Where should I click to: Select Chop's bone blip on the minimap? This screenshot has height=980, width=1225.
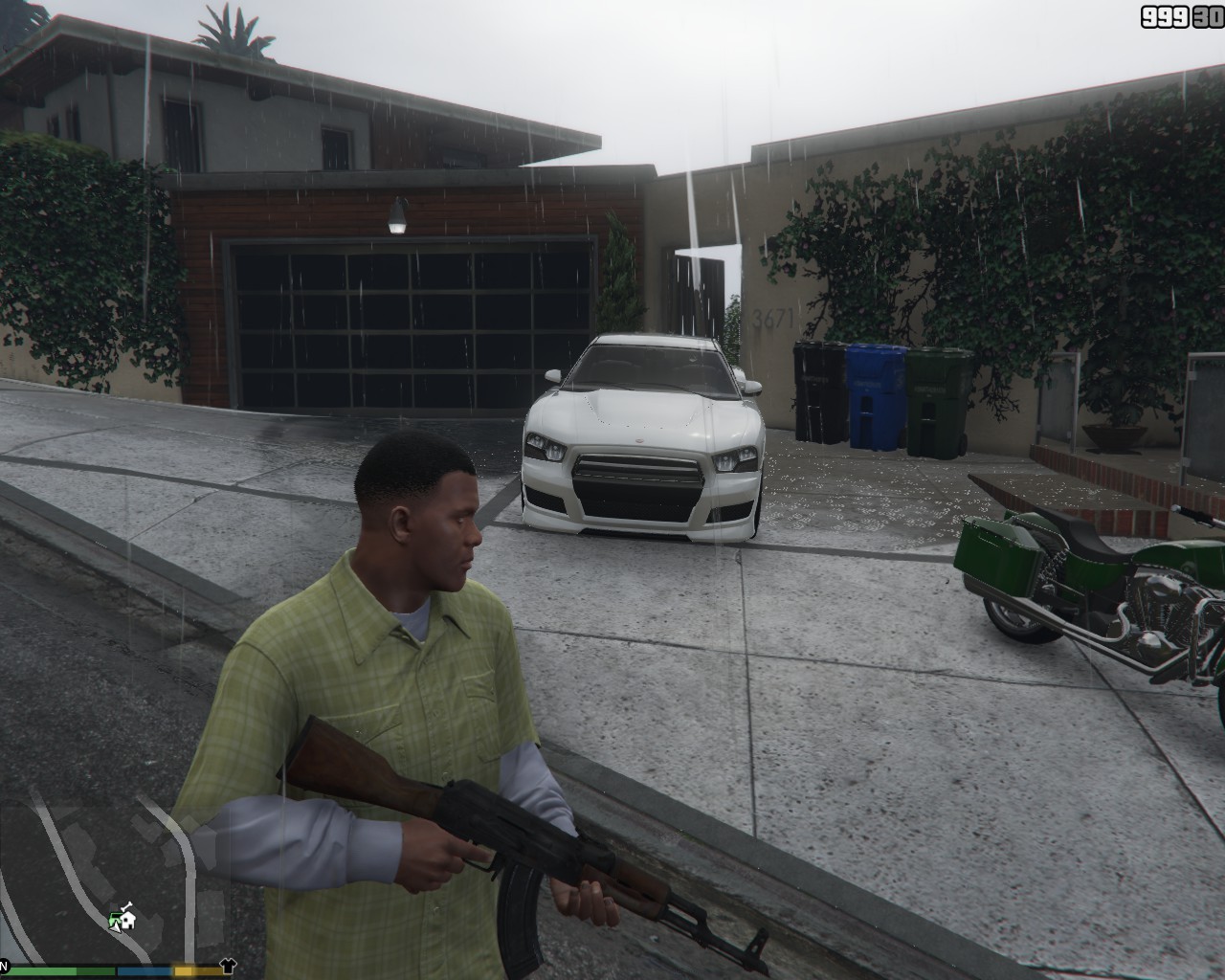click(125, 906)
